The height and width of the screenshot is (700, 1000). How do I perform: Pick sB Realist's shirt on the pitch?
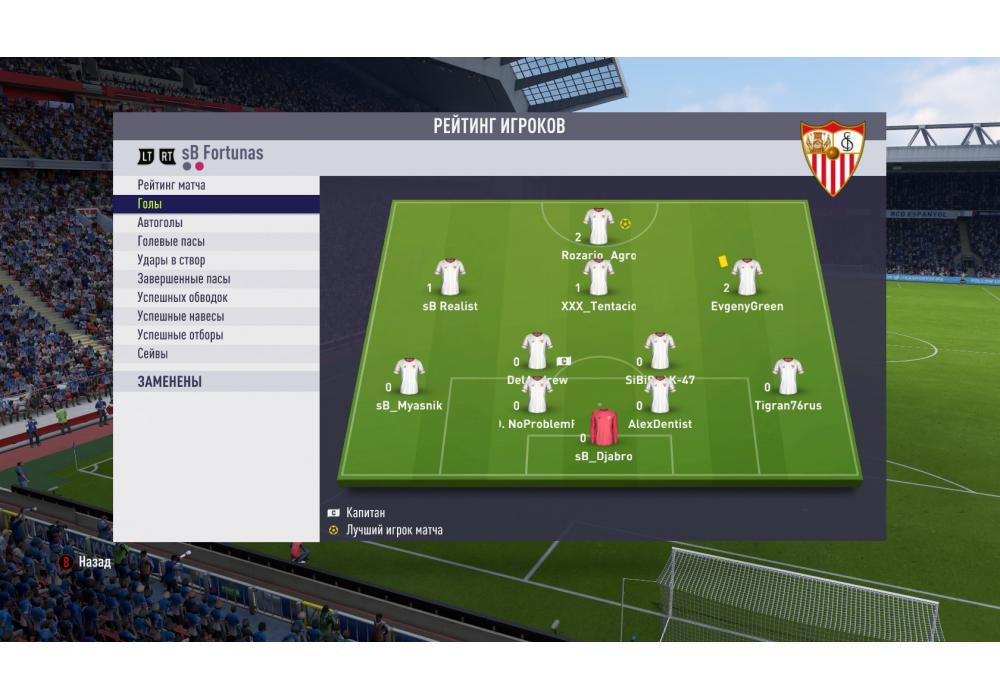[x=450, y=278]
